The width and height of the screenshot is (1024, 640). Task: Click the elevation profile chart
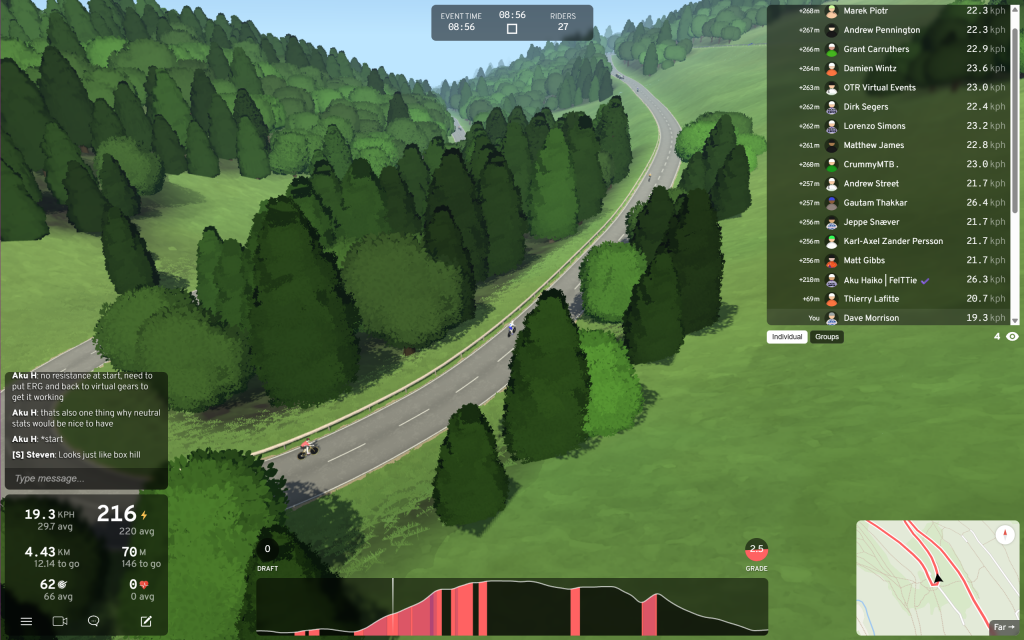512,607
